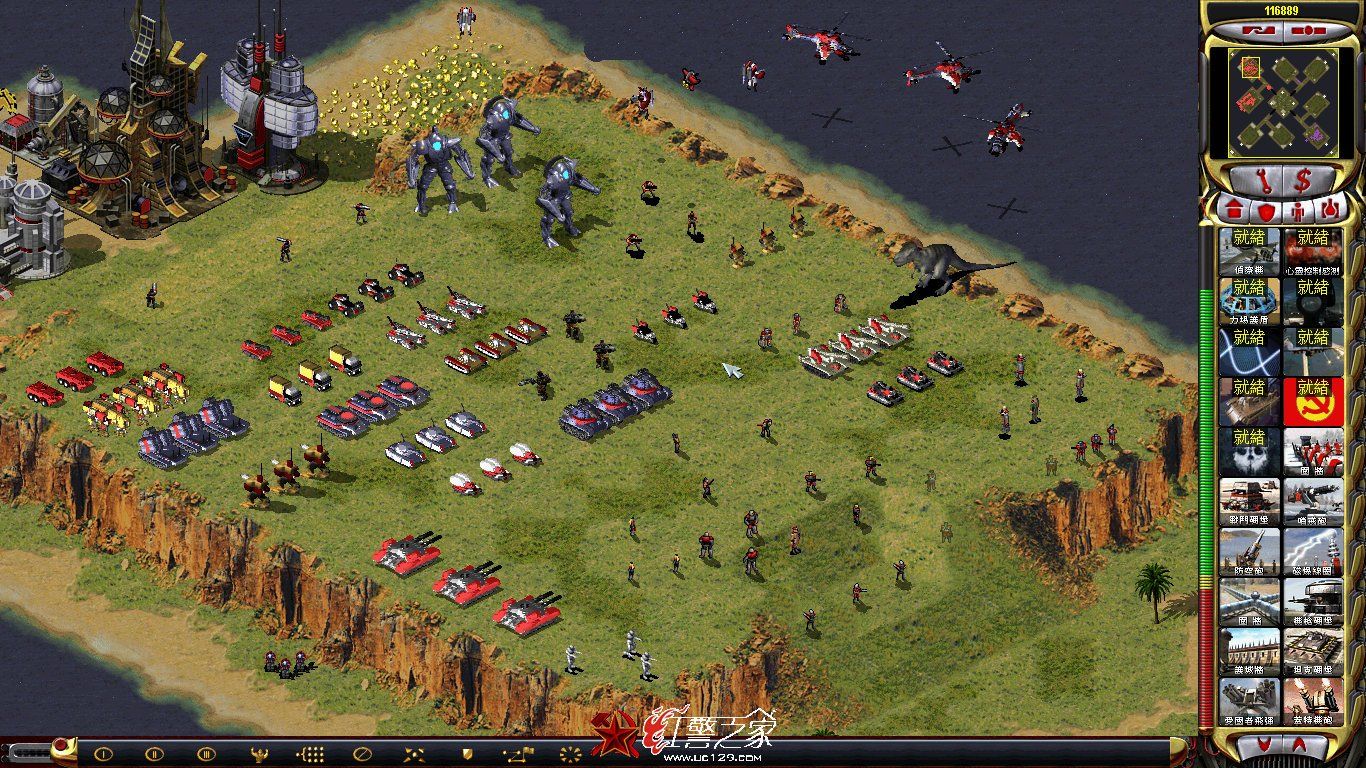Choose the skull superweapon icon
Image resolution: width=1366 pixels, height=768 pixels.
(x=1249, y=452)
